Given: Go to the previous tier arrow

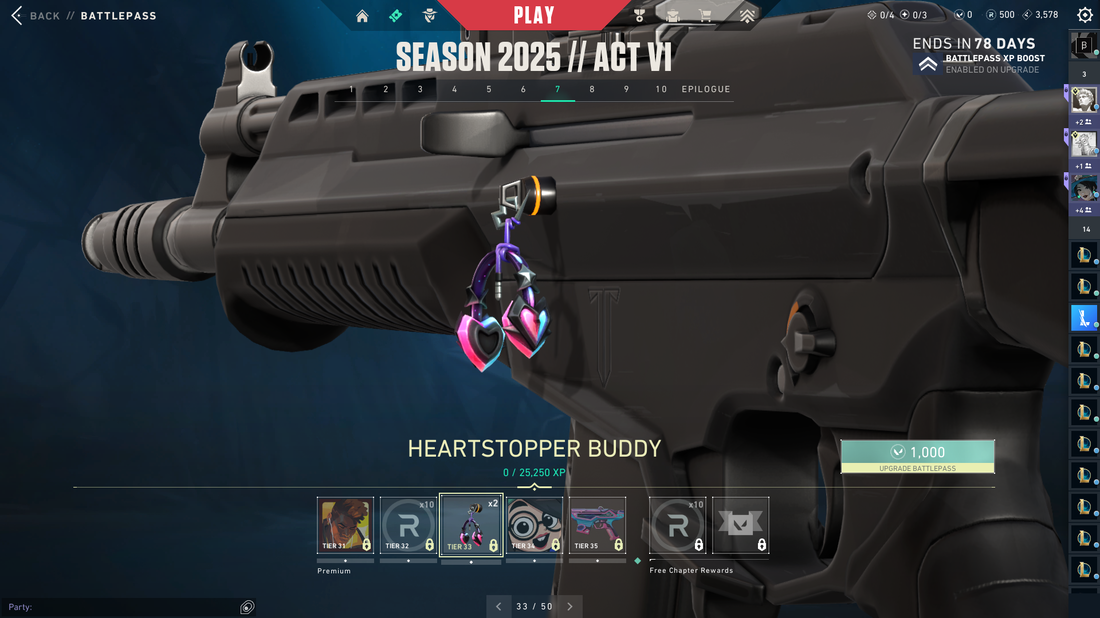Looking at the screenshot, I should coord(498,606).
